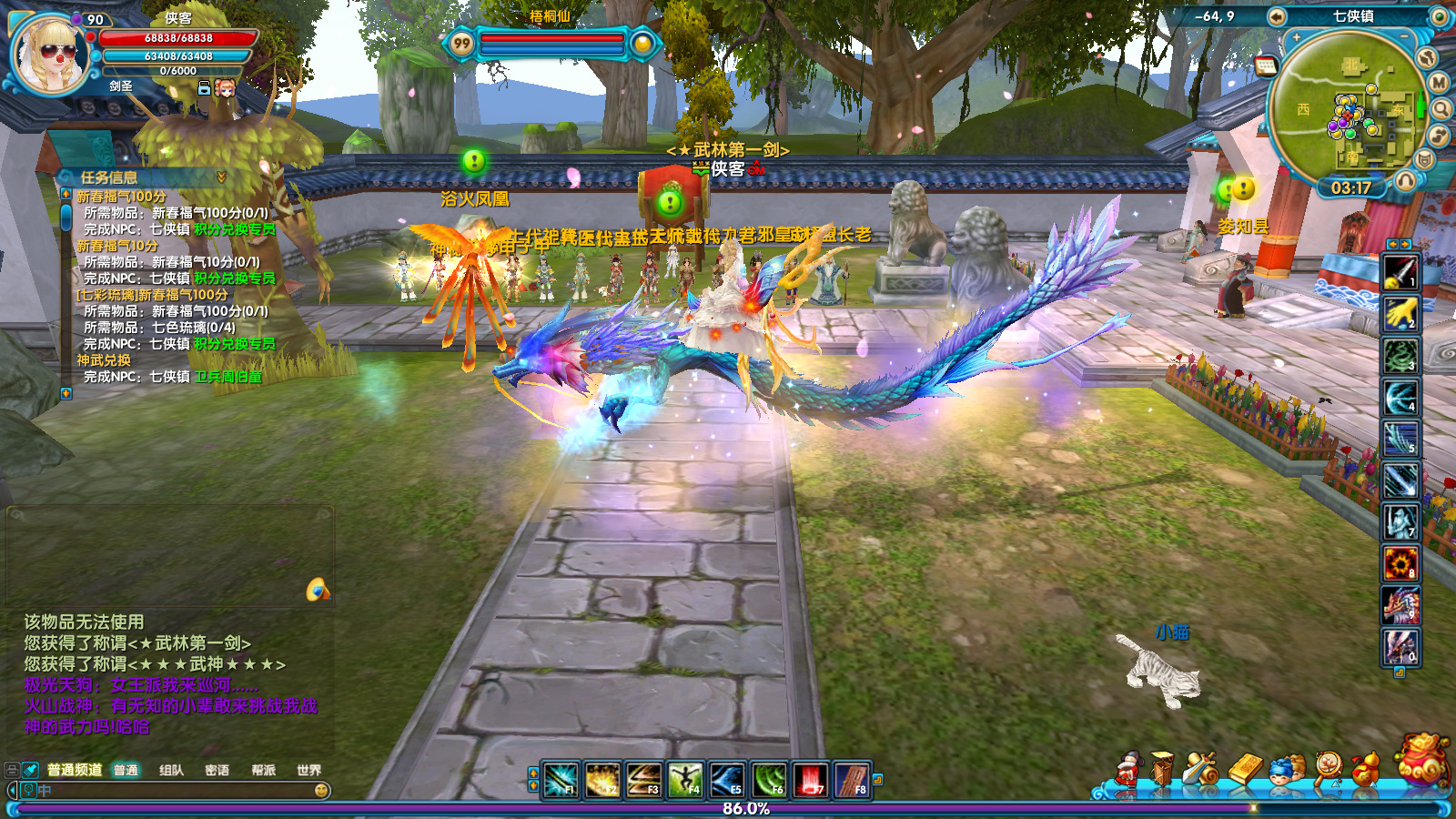Use the F4 green leaping figure skill

coord(684,781)
